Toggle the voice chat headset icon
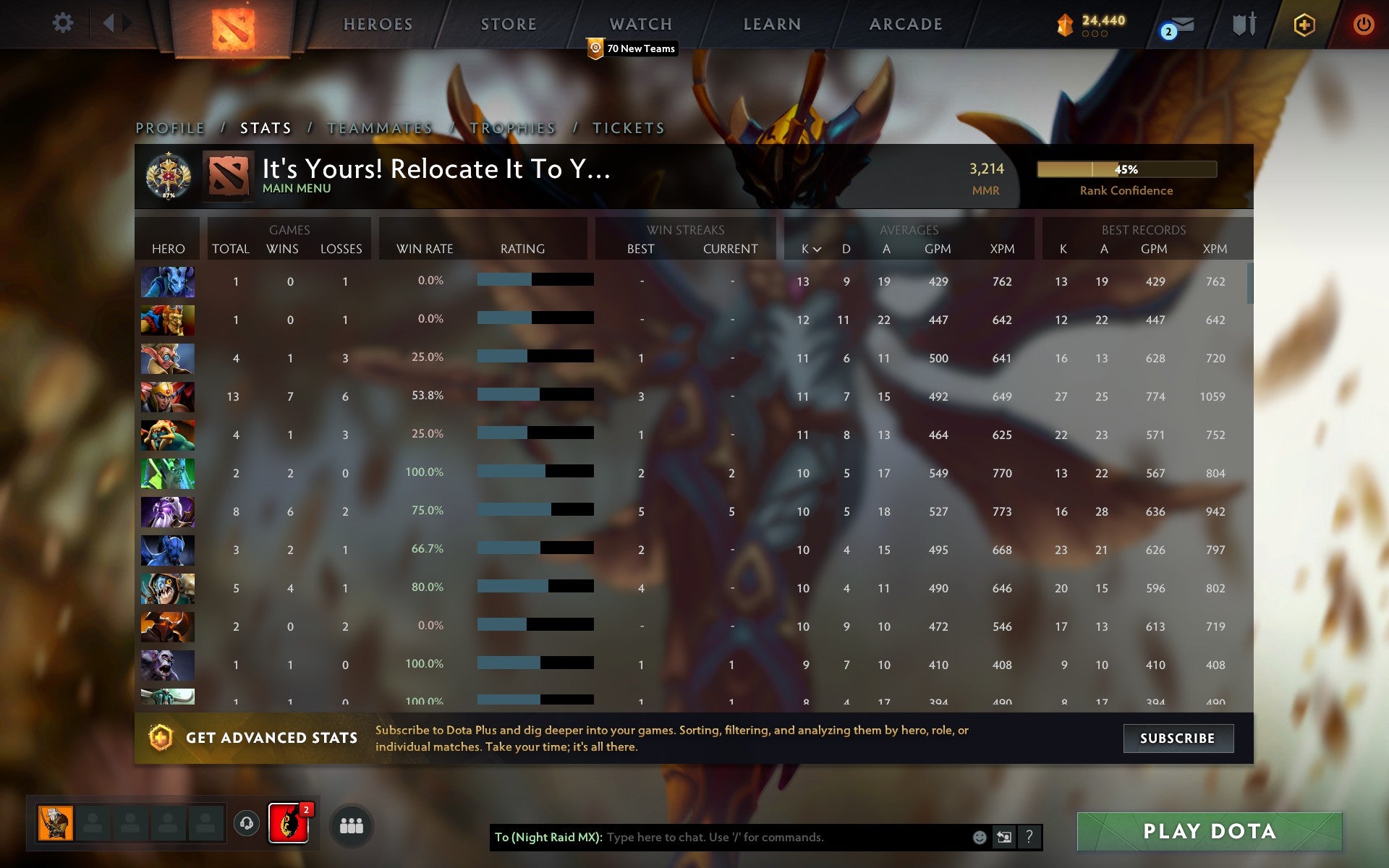The image size is (1389, 868). point(246,824)
